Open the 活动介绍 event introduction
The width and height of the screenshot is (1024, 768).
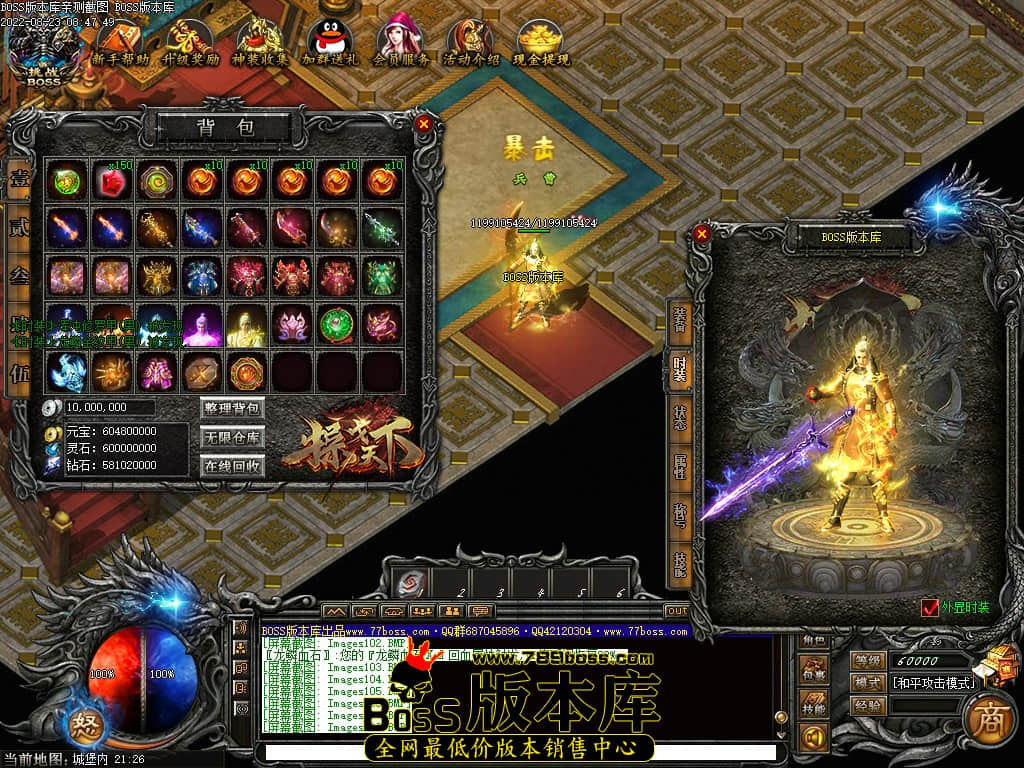coord(471,42)
